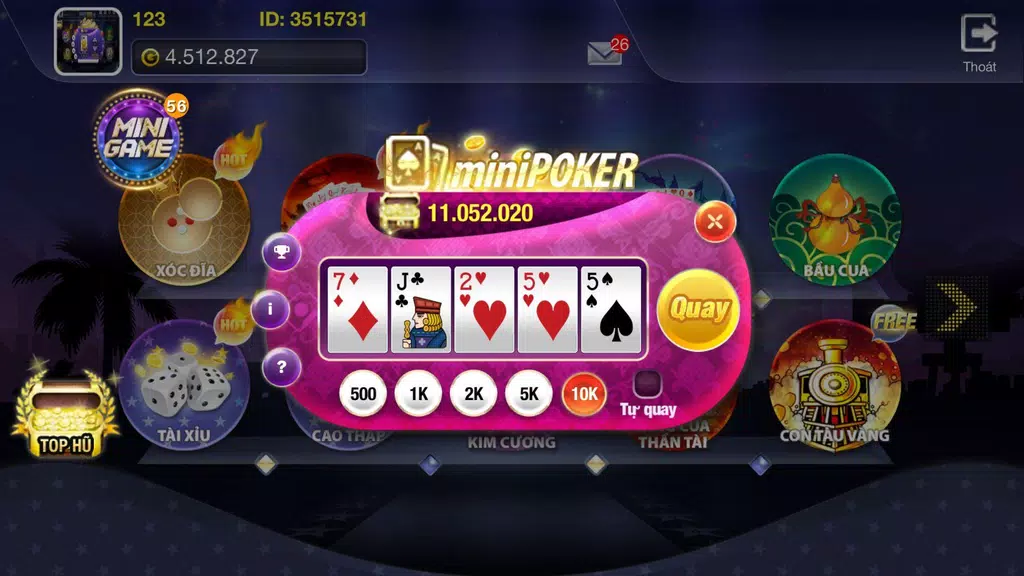This screenshot has height=576, width=1024.
Task: Open the trophy leaderboard button
Action: [x=282, y=251]
